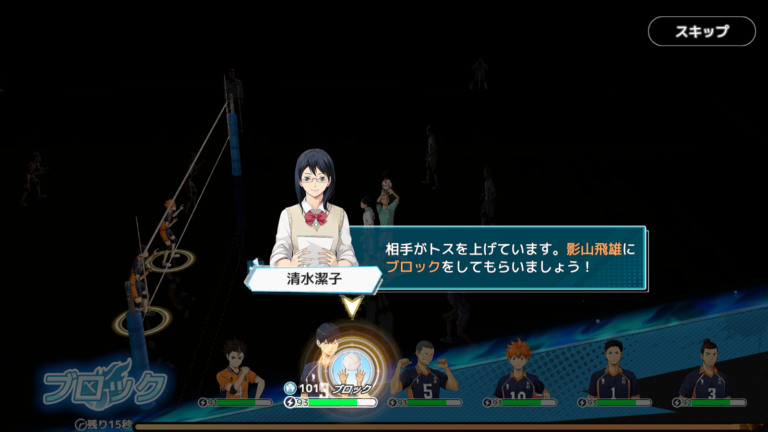Screen dimensions: 768x432
Task: Choose the number 5 player card
Action: click(x=424, y=373)
